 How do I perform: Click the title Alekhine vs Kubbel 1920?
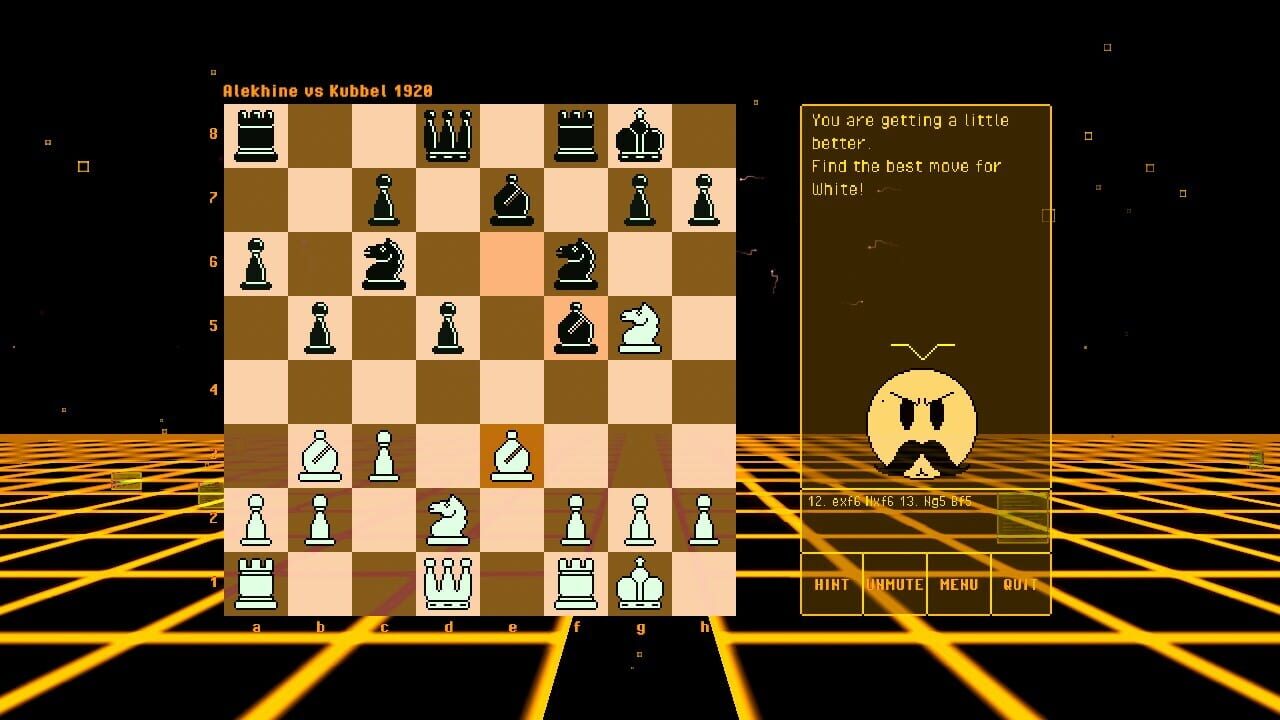click(328, 89)
